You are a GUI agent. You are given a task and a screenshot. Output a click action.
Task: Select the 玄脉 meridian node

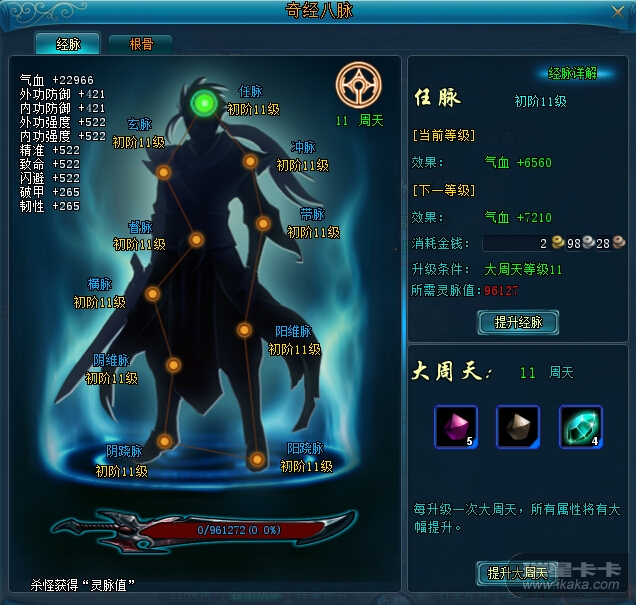pos(163,172)
